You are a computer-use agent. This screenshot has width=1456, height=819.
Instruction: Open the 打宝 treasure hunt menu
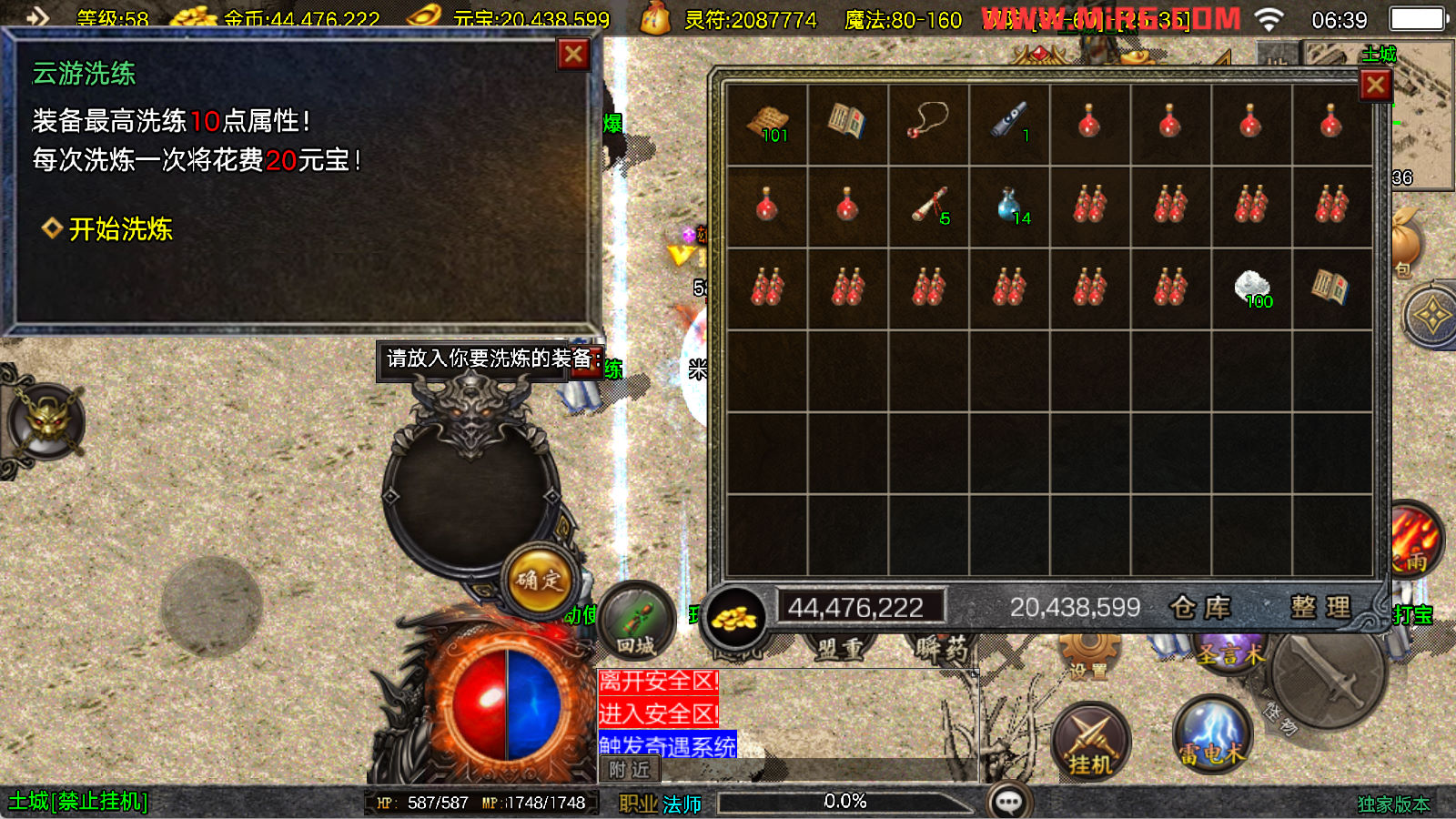coord(1412,615)
